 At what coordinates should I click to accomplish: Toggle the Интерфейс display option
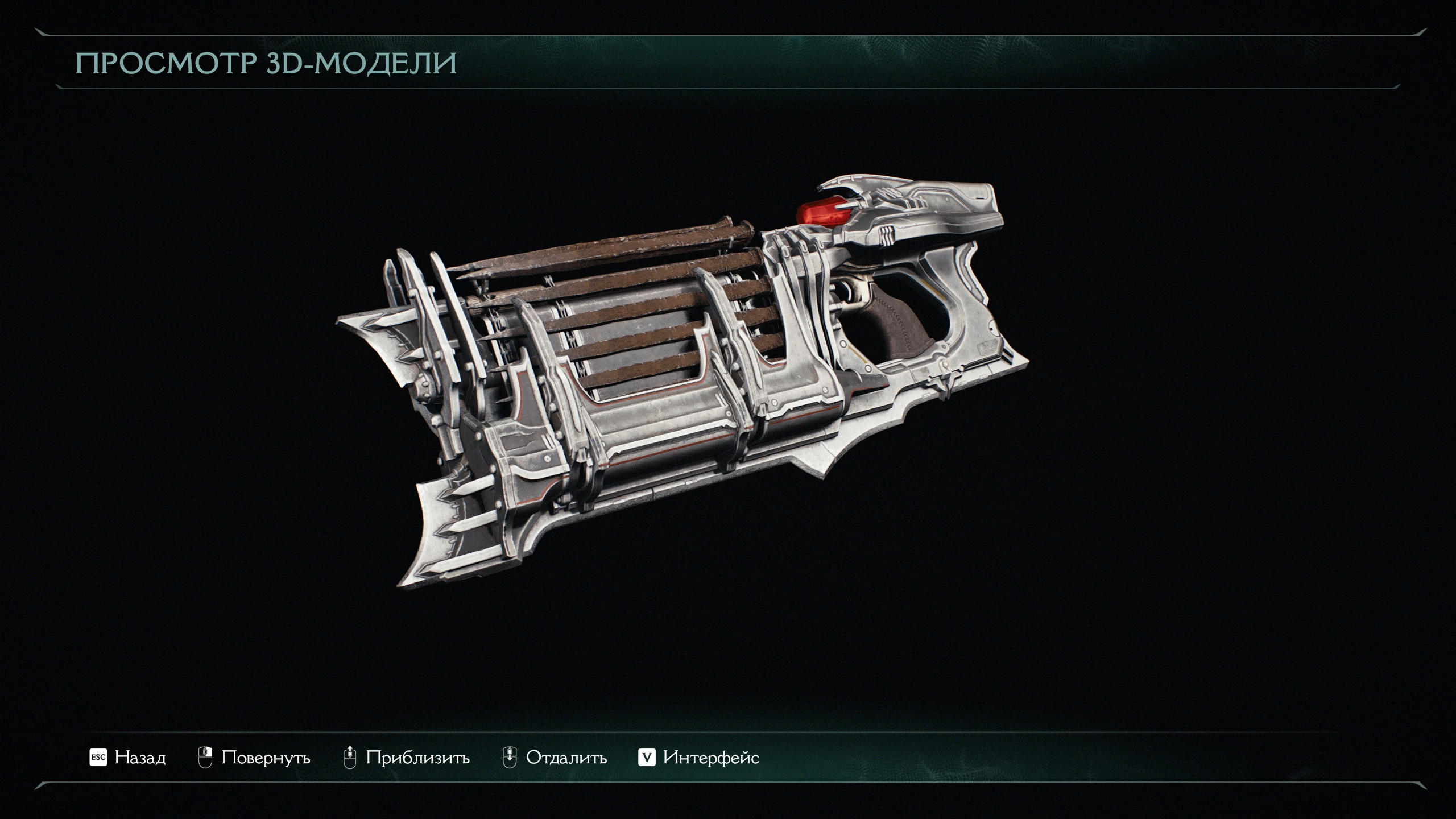click(699, 758)
